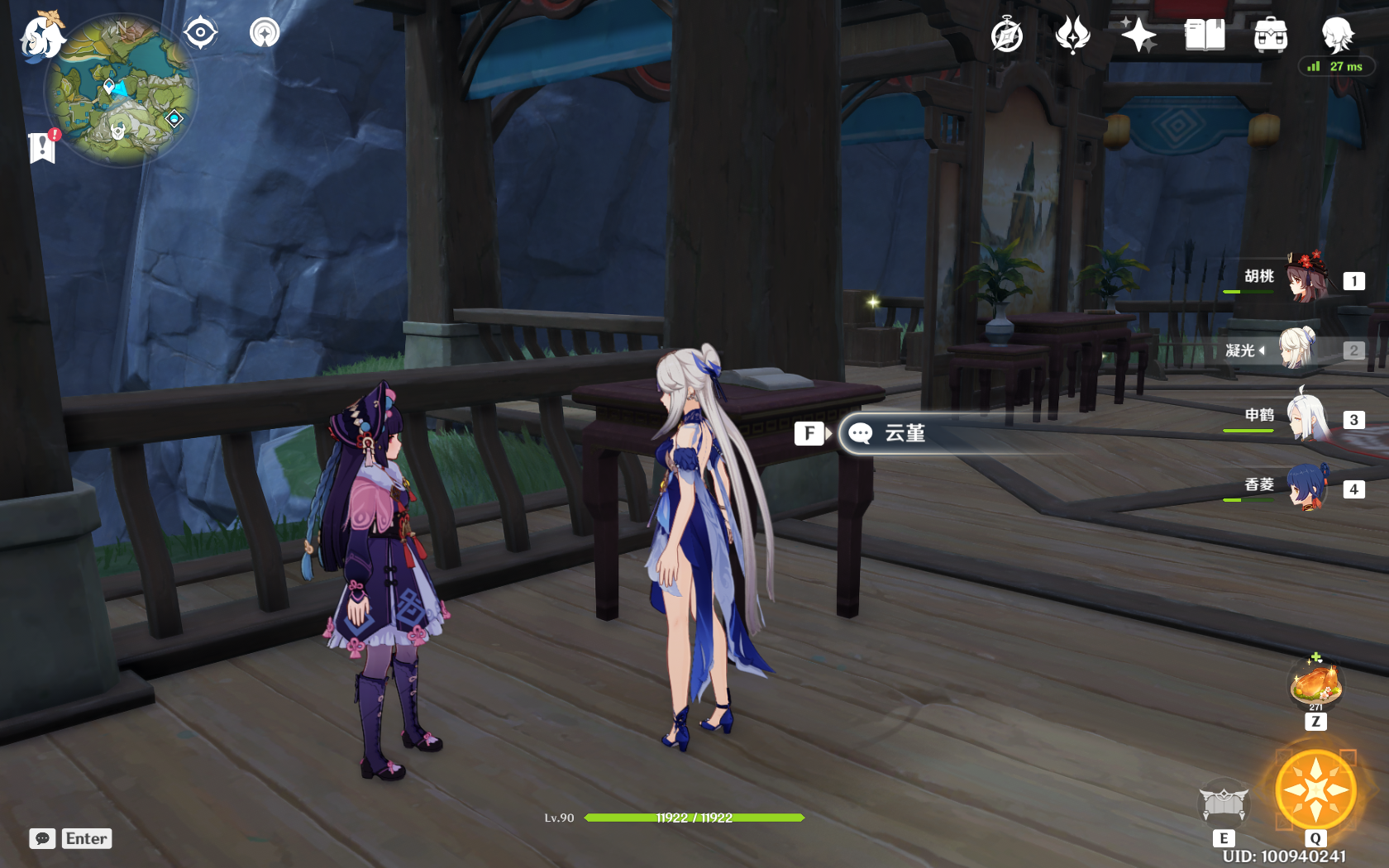Open the backpack inventory icon
Viewport: 1389px width, 868px height.
[1270, 35]
